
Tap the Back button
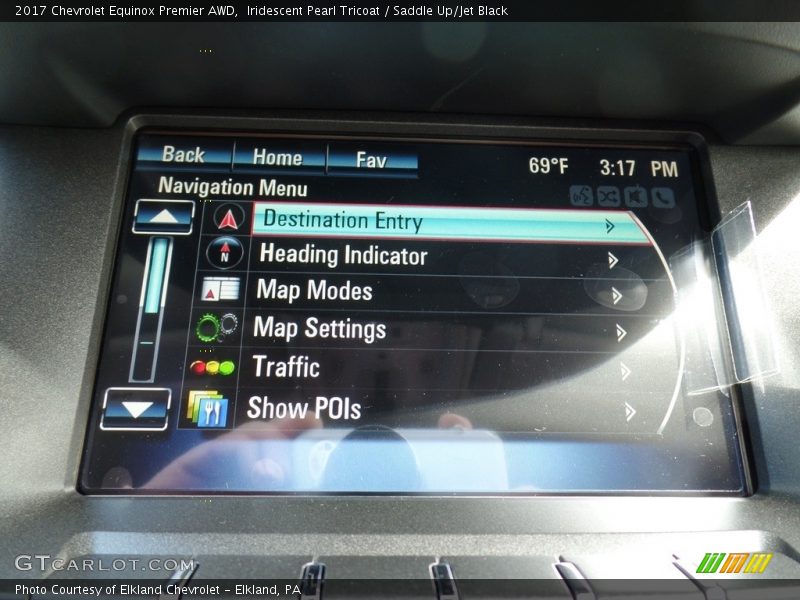click(x=184, y=155)
